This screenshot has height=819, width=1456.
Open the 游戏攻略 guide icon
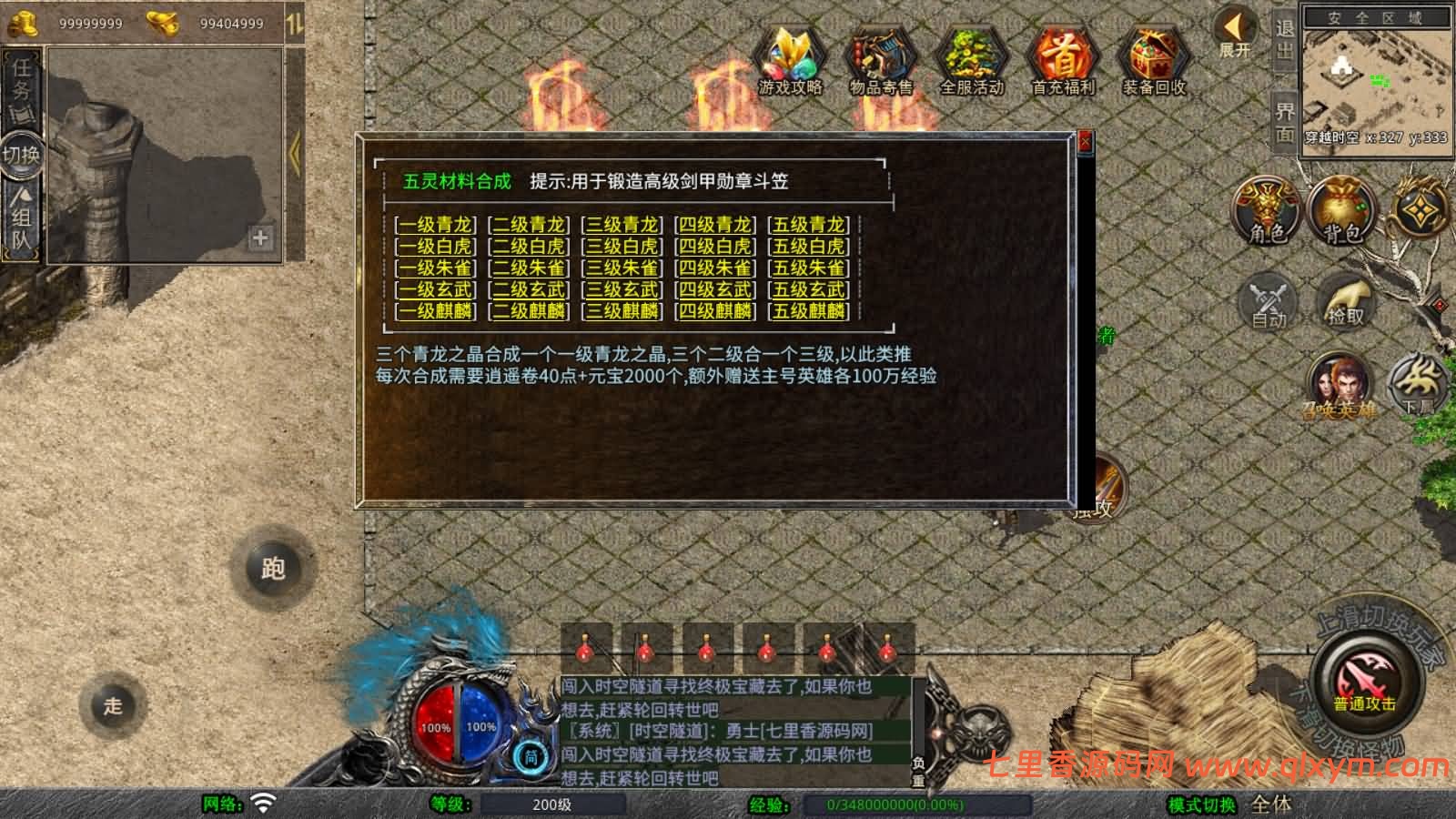[792, 59]
